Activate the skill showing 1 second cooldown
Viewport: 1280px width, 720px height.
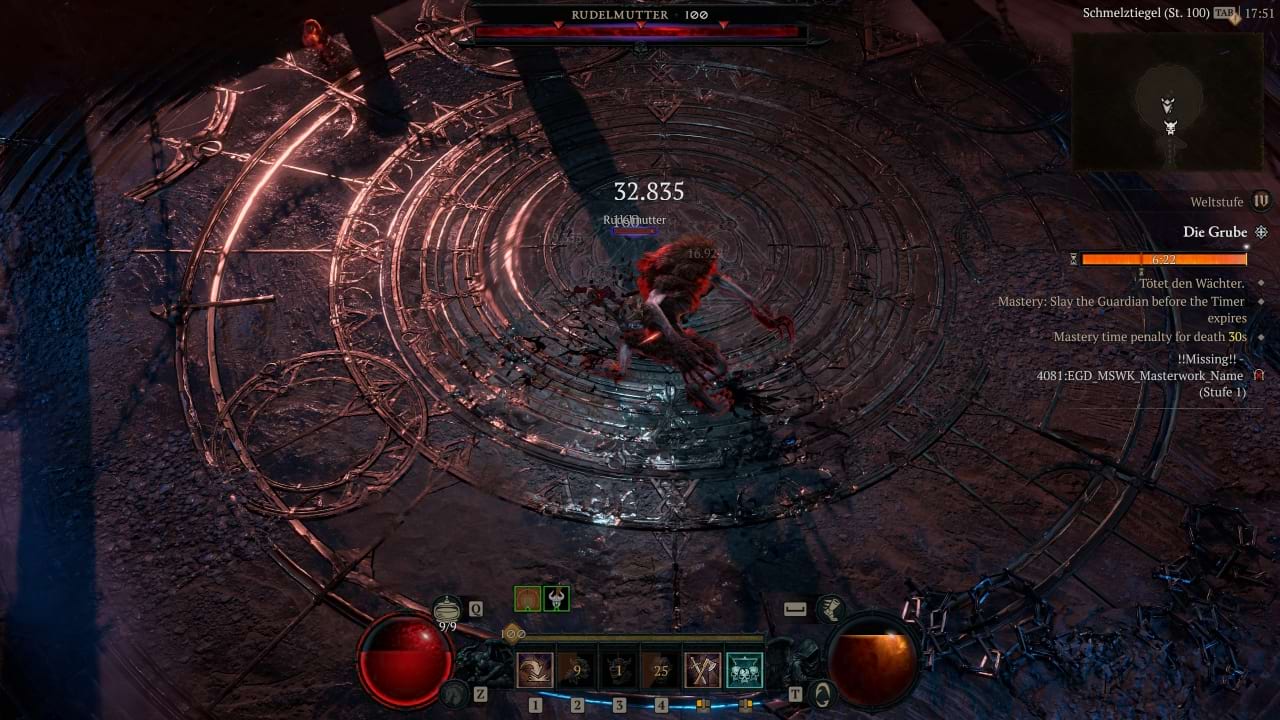coord(619,670)
